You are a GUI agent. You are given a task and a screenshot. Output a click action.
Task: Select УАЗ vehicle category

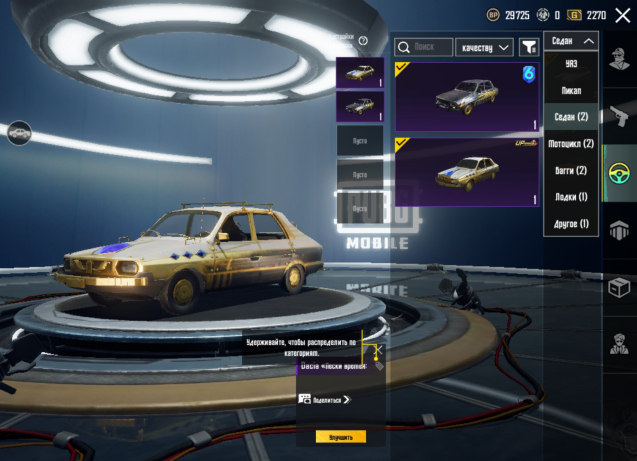click(572, 64)
